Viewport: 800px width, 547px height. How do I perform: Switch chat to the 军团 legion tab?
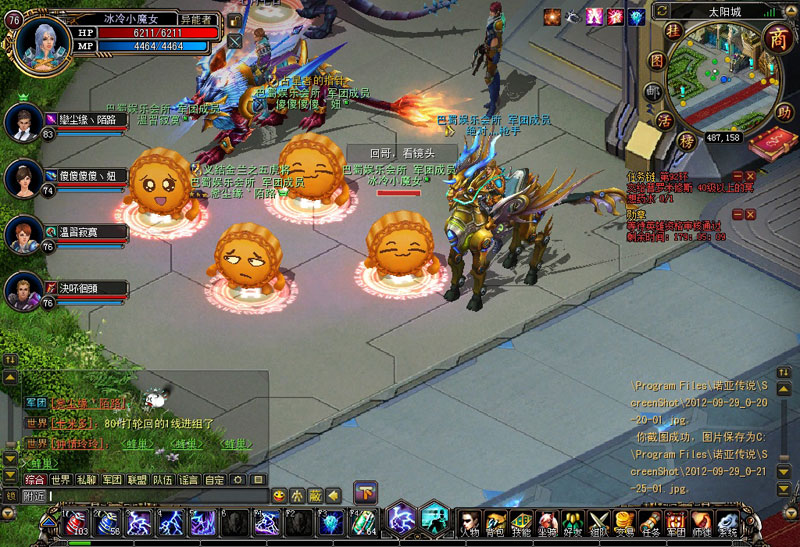pos(111,480)
